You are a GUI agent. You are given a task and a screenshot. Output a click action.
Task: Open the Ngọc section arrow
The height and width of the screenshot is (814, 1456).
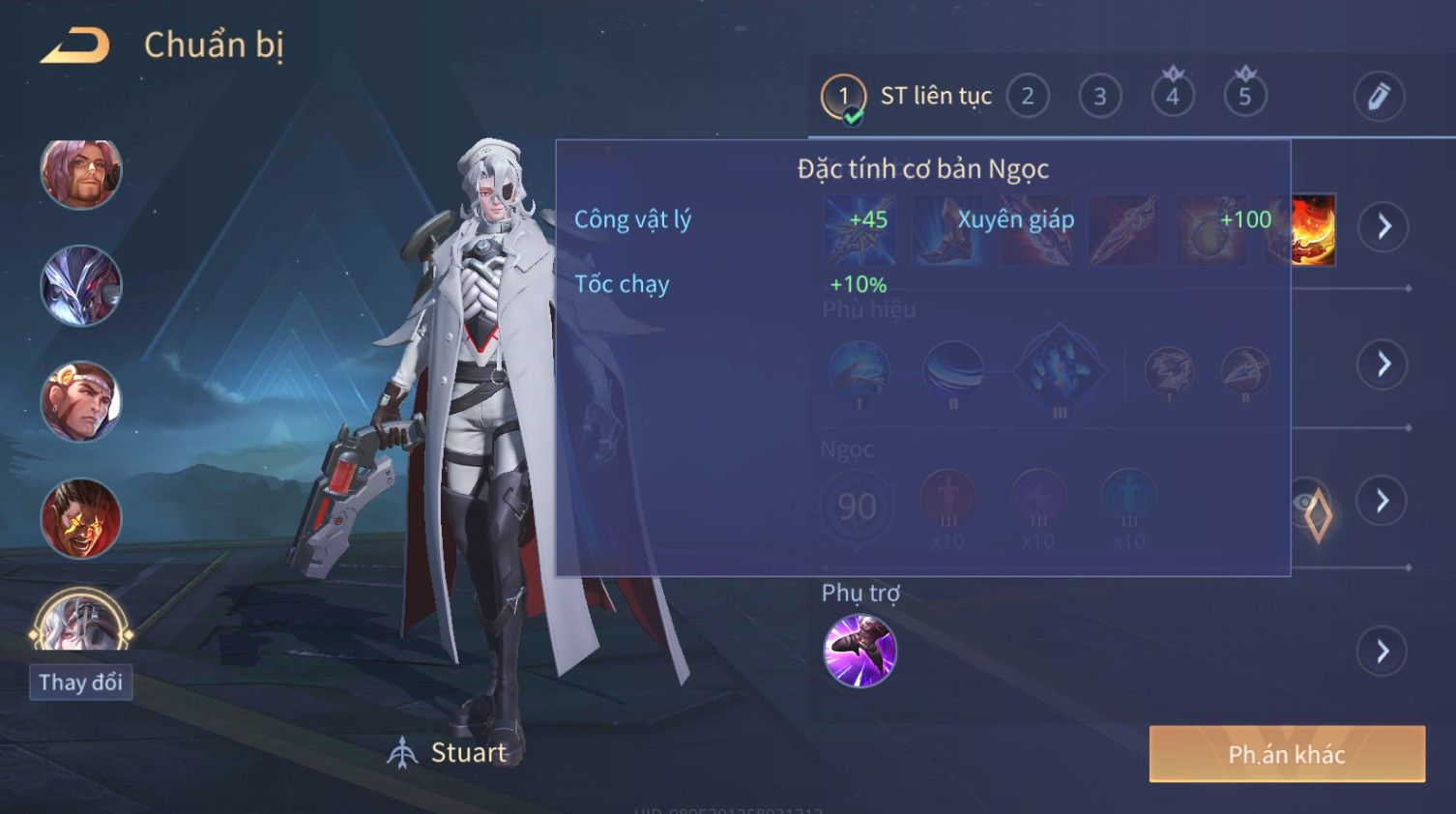[x=1383, y=501]
